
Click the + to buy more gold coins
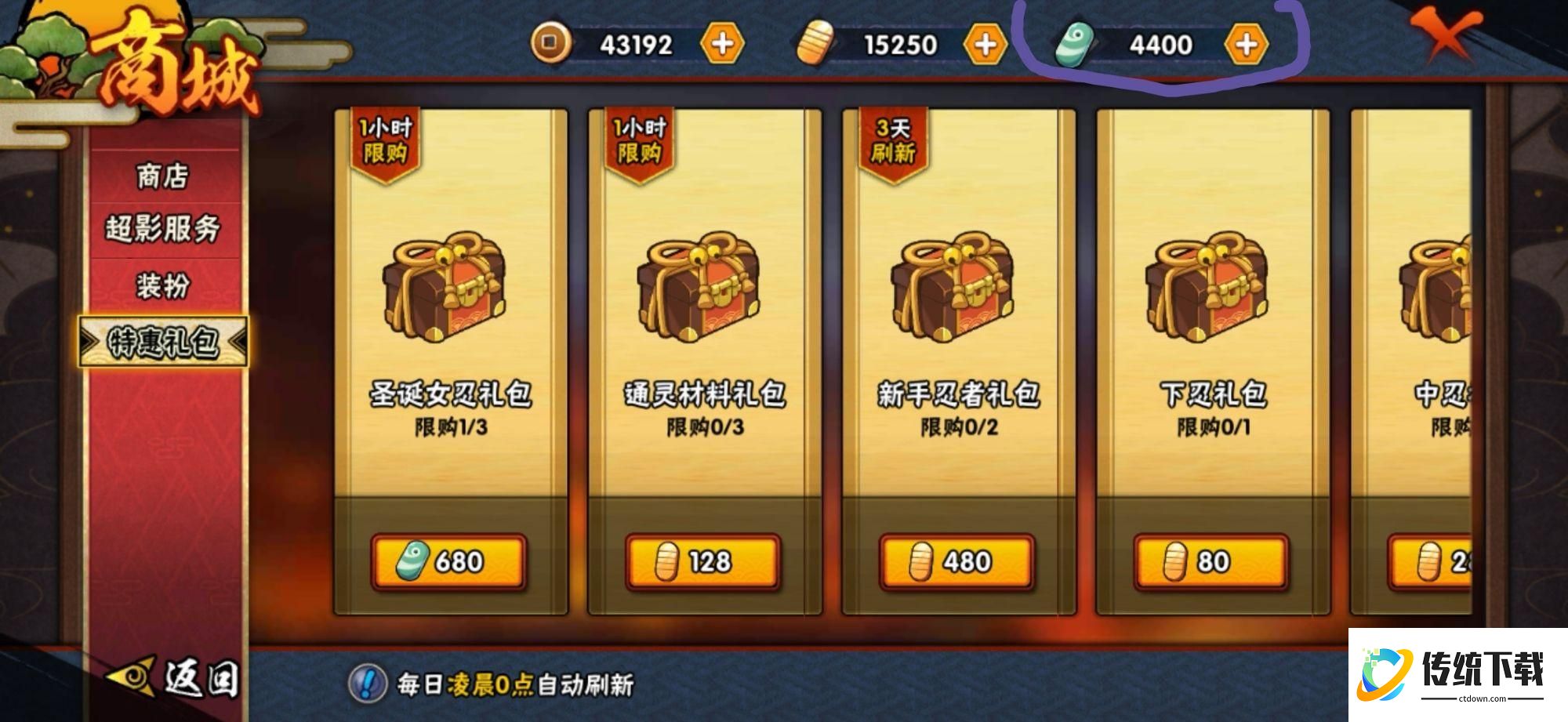click(725, 45)
